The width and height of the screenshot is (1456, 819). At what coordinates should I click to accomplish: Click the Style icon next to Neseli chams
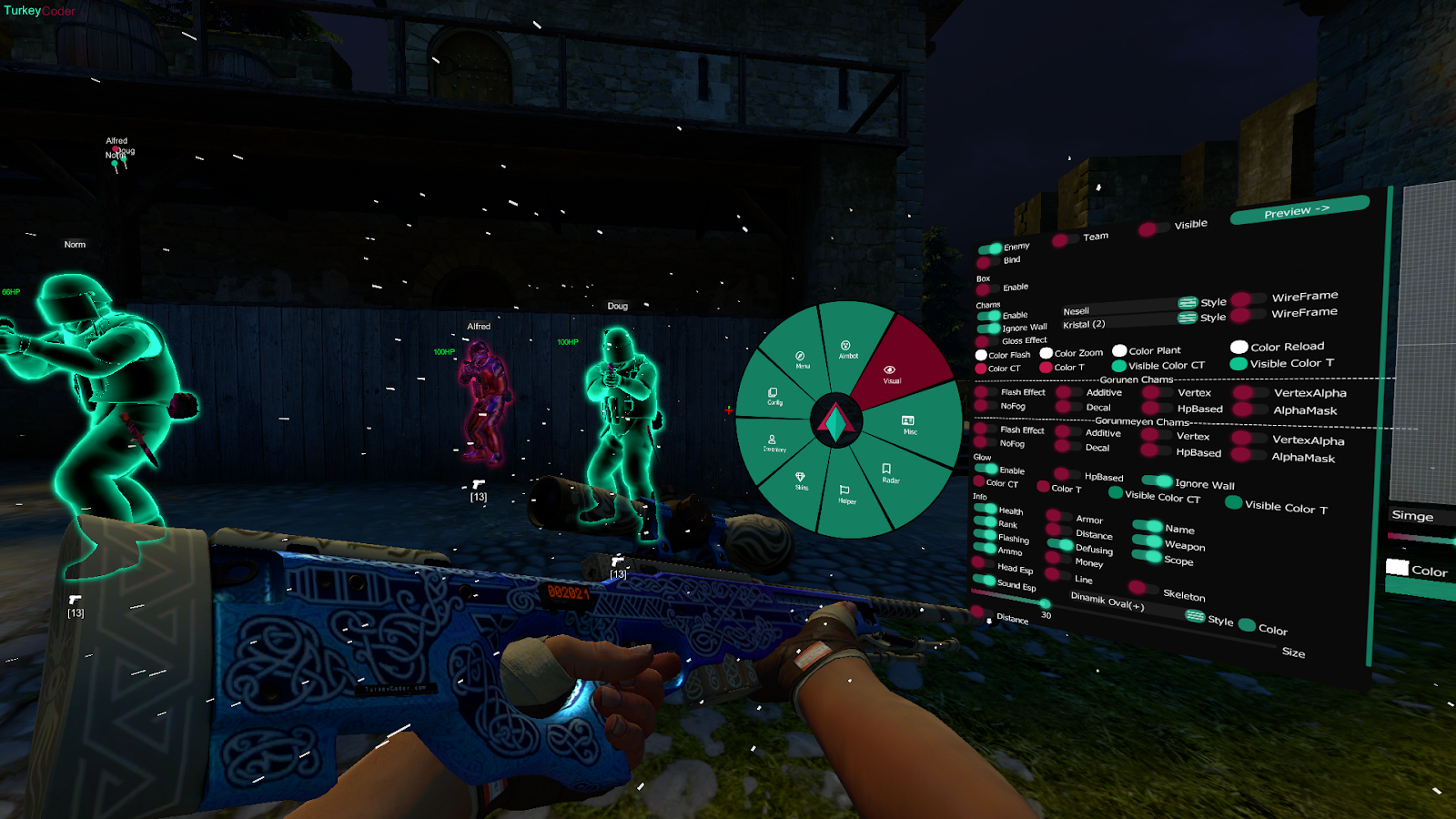click(x=1187, y=300)
